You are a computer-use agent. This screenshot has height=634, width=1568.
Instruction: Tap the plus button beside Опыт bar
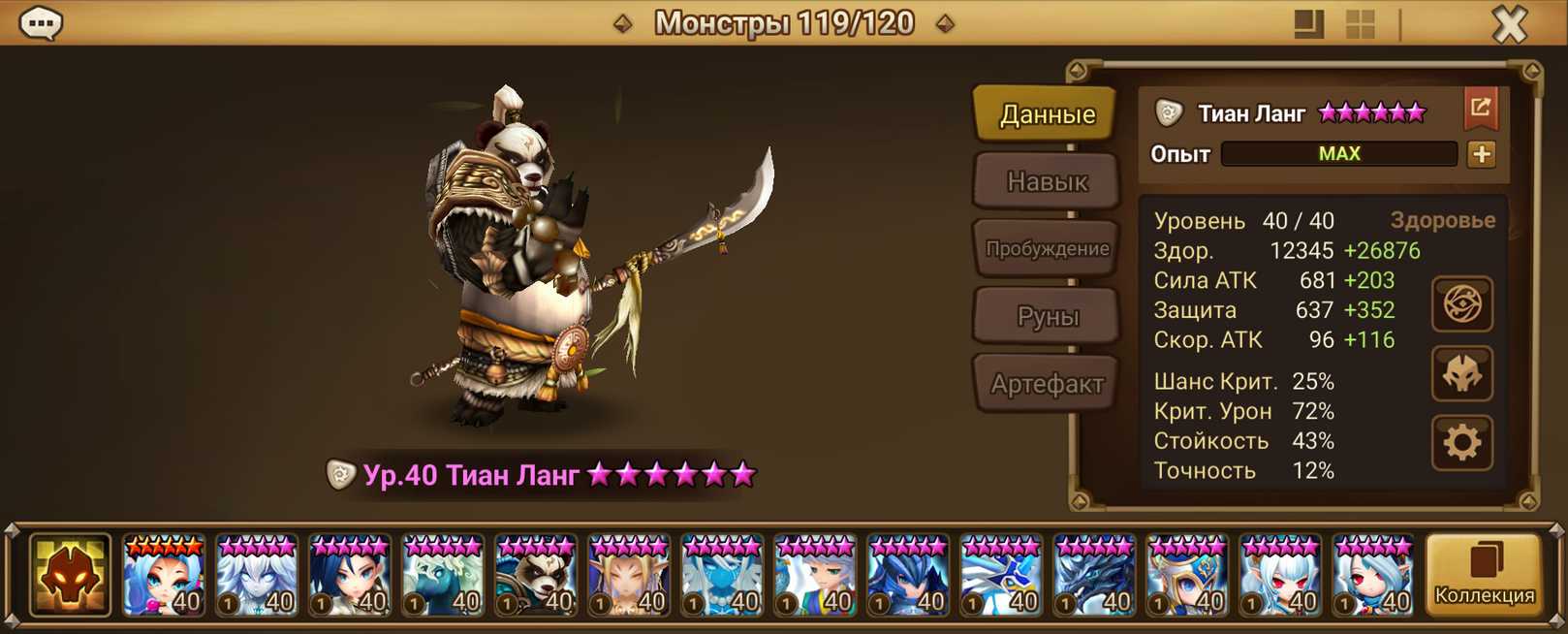click(1481, 154)
